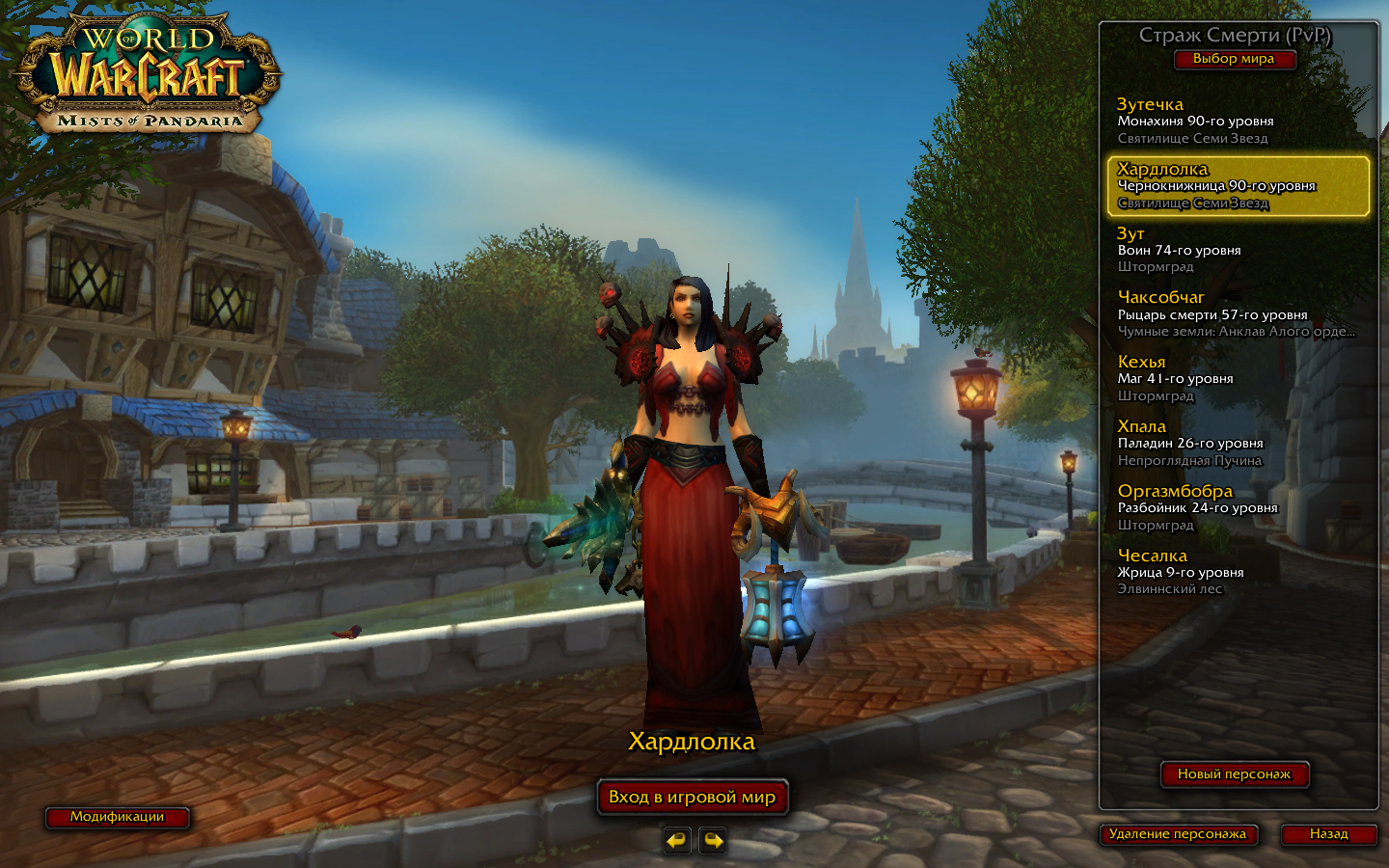Rotate the character with the left arrow
1389x868 pixels.
coord(677,841)
